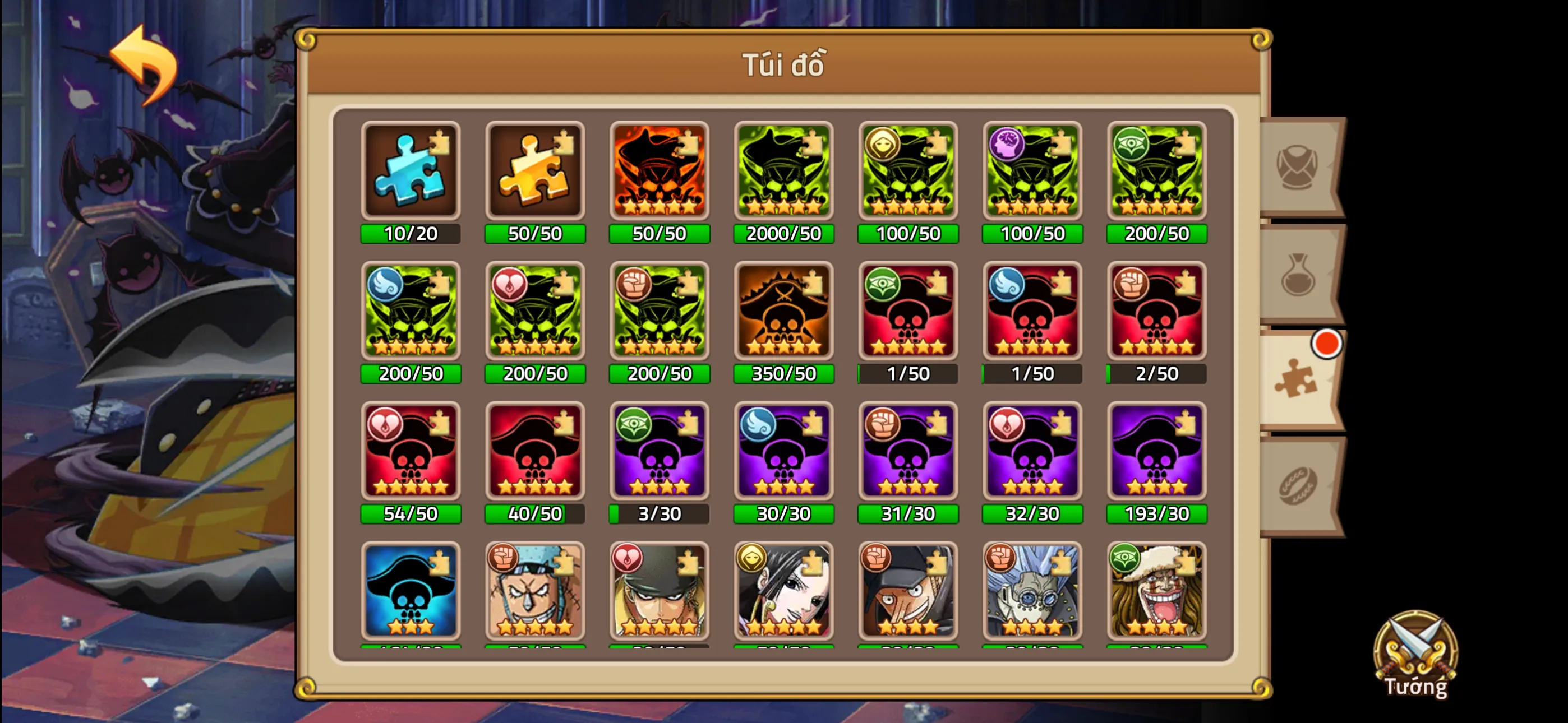This screenshot has height=723, width=1568.
Task: Tap the grinning fur-hat hero shard
Action: pyautogui.click(x=1156, y=592)
